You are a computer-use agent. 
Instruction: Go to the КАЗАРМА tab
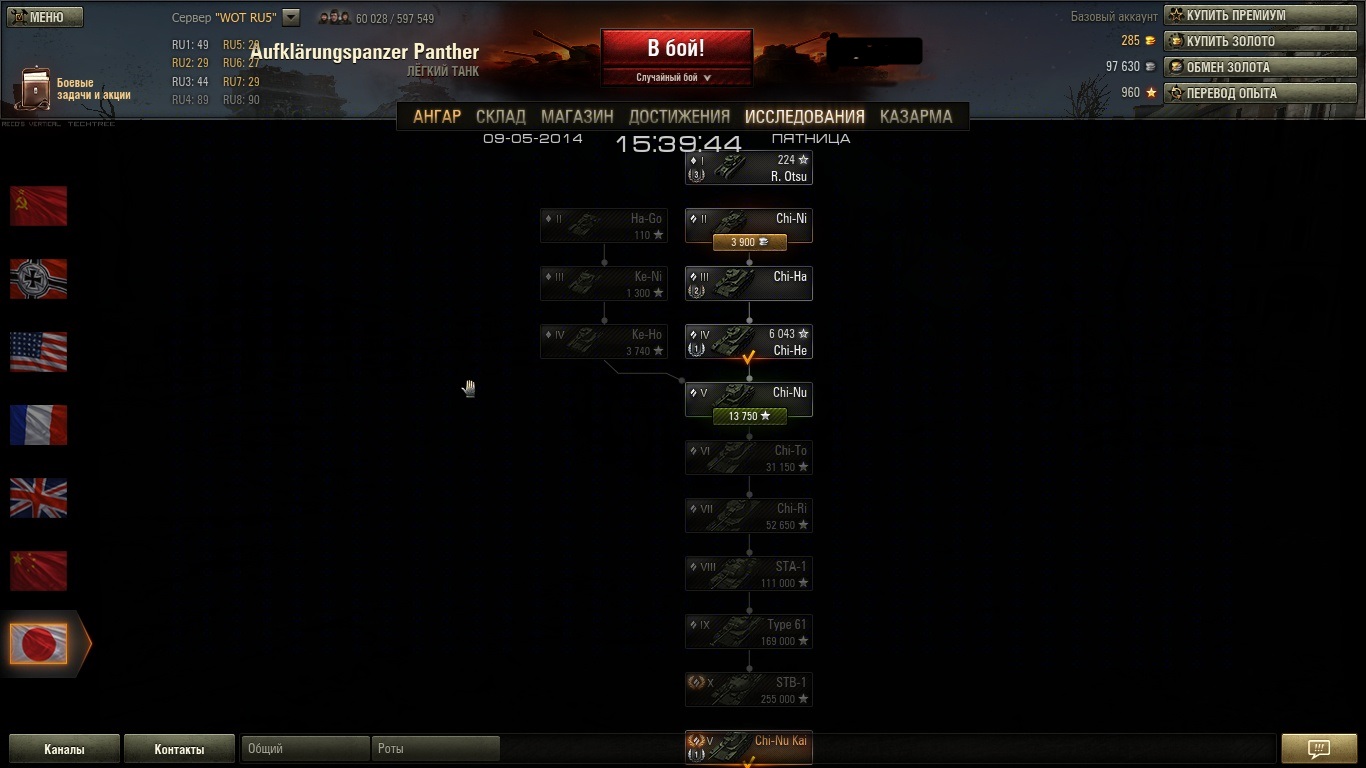pos(916,116)
